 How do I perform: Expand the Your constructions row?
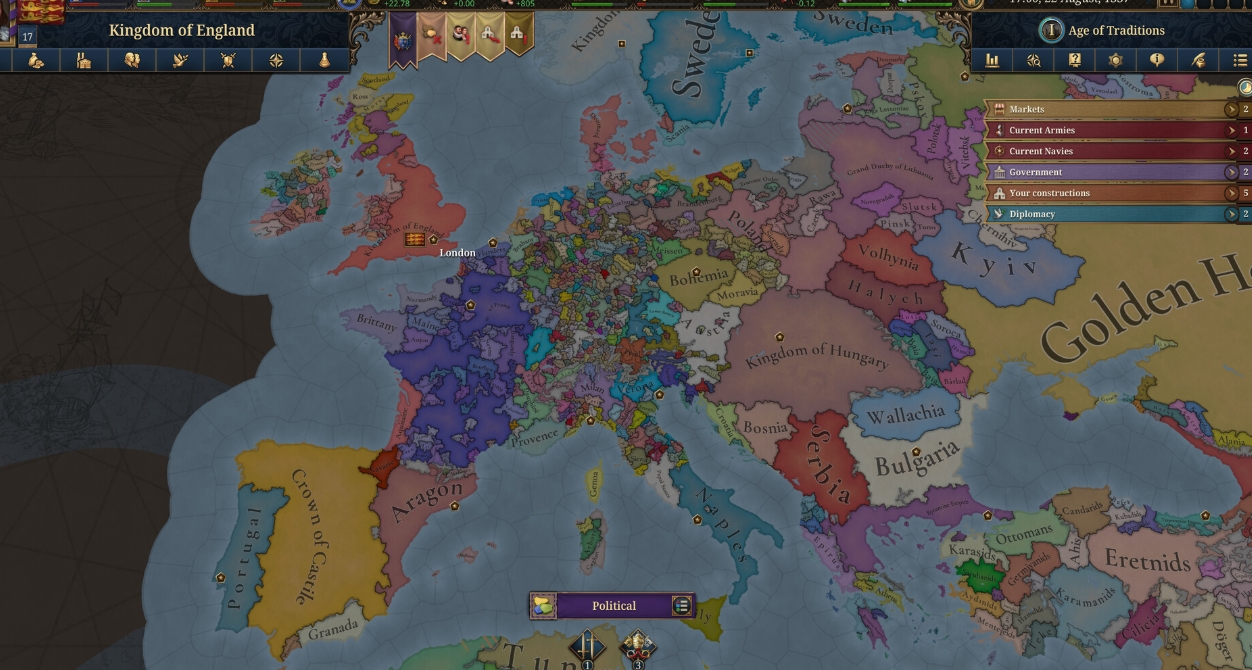click(x=1232, y=193)
